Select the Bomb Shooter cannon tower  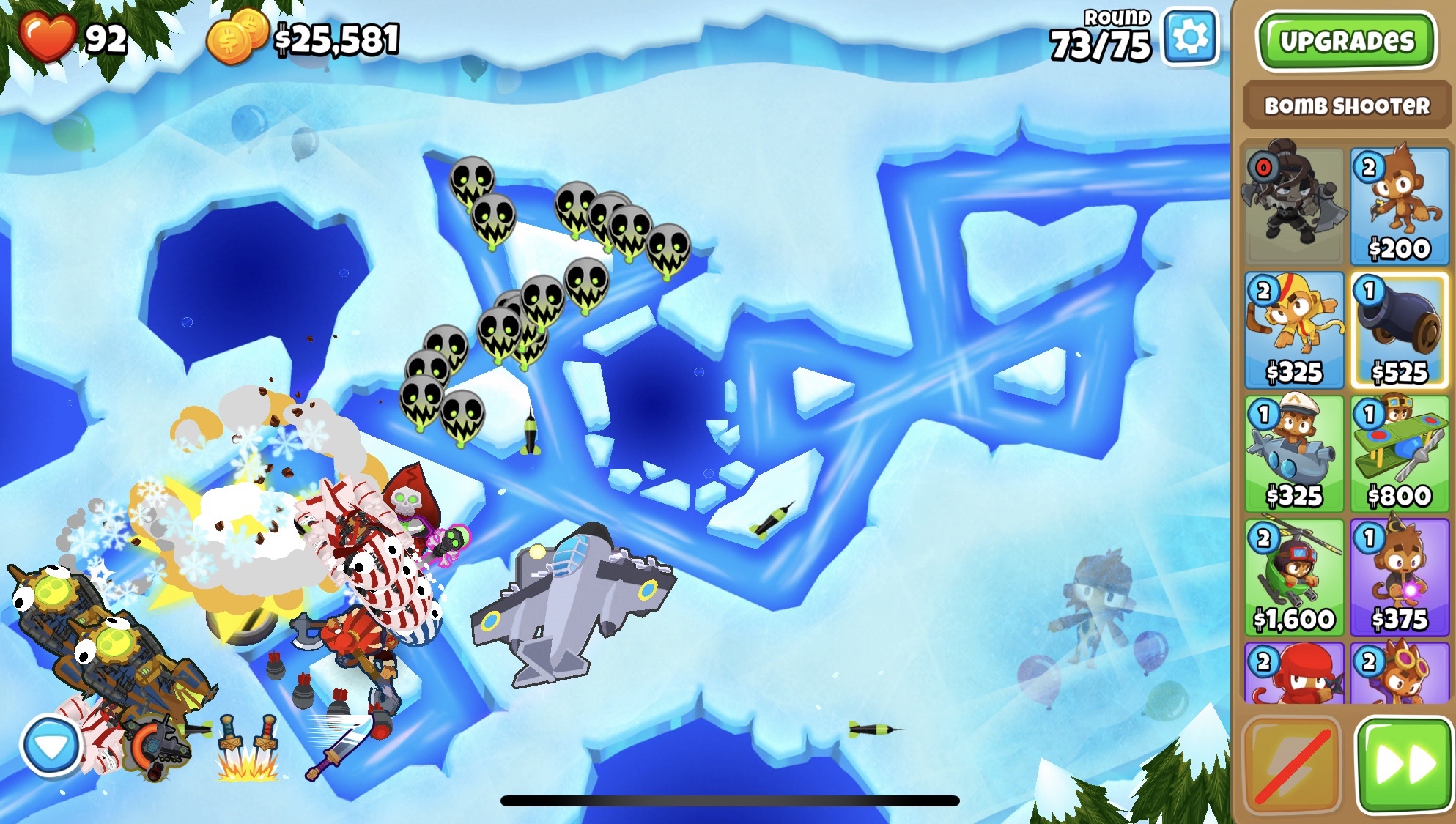[1400, 330]
